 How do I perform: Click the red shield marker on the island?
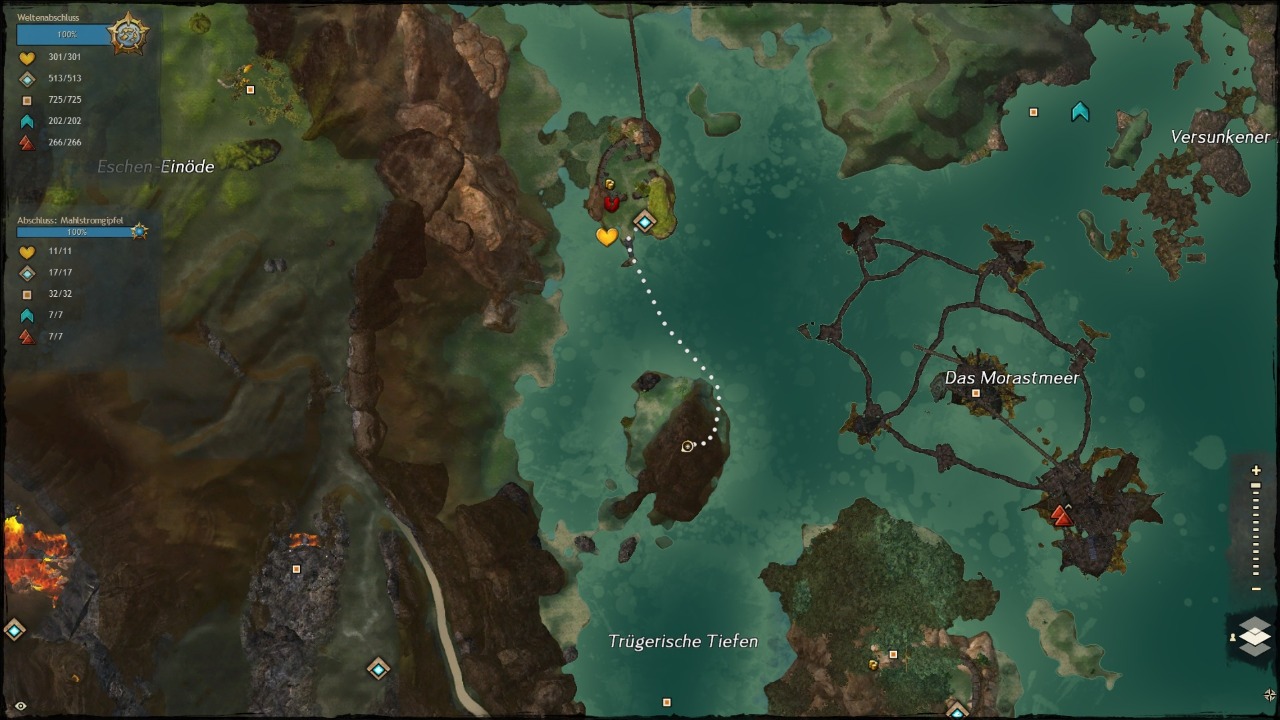click(611, 203)
